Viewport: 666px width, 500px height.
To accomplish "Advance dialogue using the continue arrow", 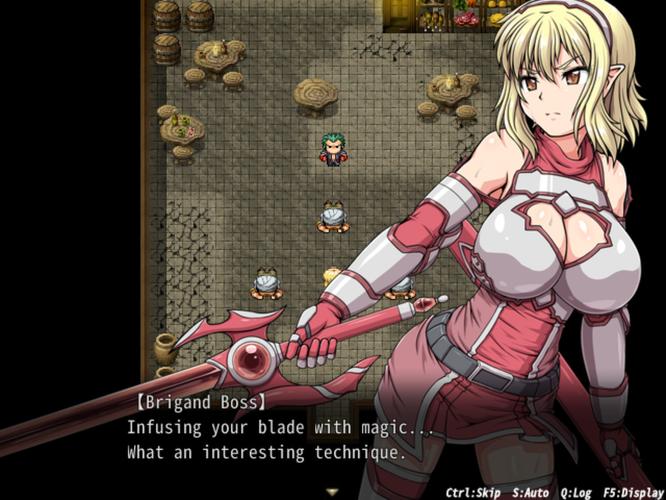I will click(x=333, y=492).
